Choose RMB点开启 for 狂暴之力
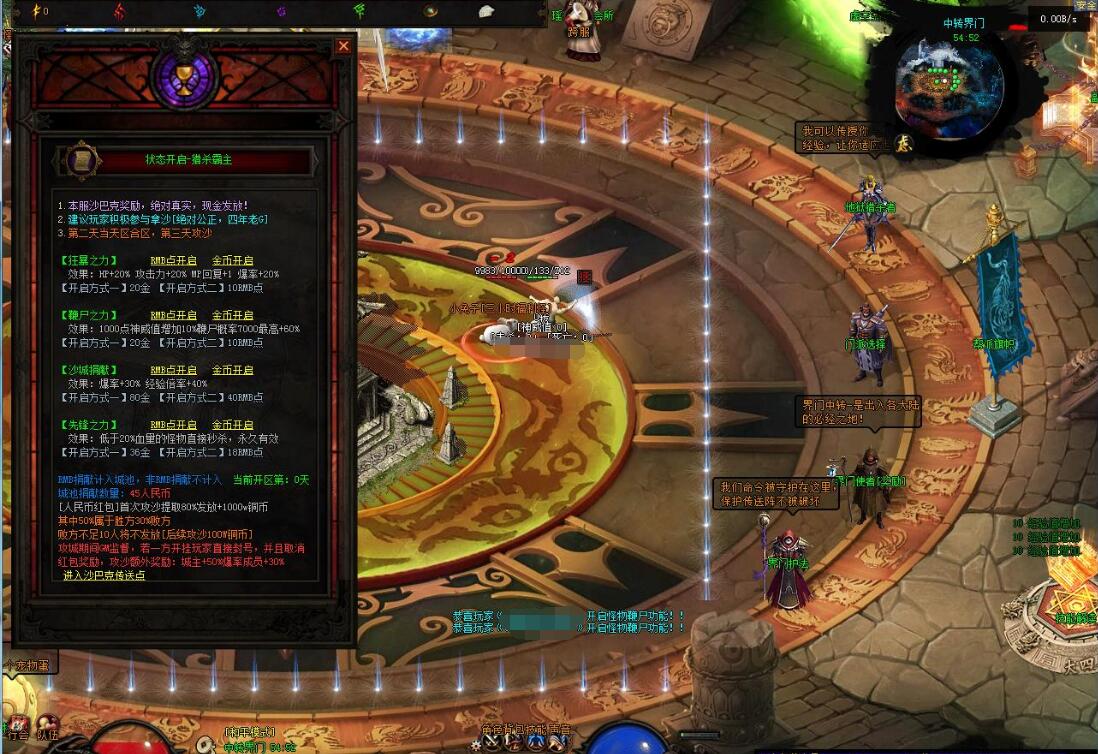 click(x=174, y=260)
